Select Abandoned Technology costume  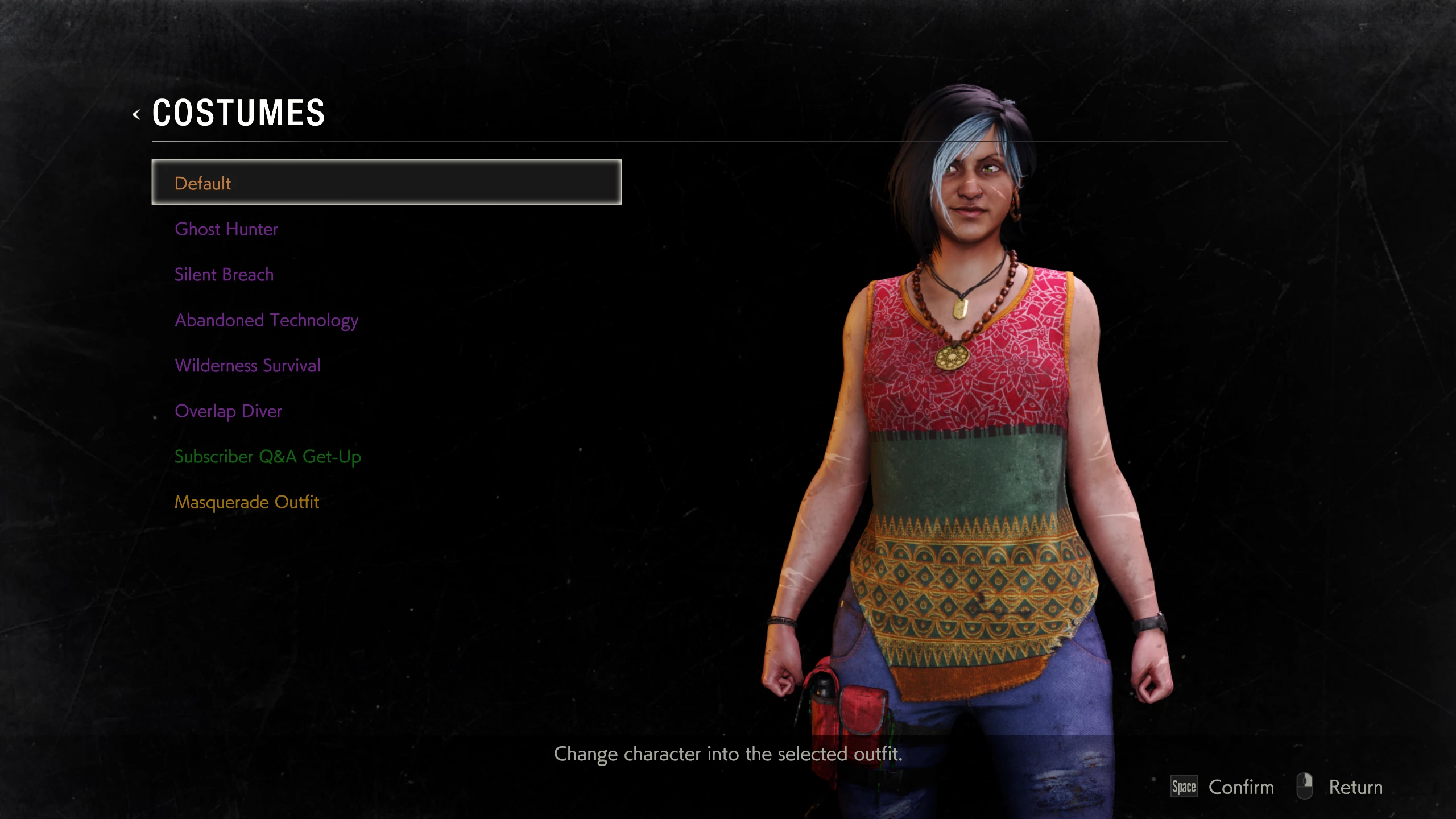point(266,320)
